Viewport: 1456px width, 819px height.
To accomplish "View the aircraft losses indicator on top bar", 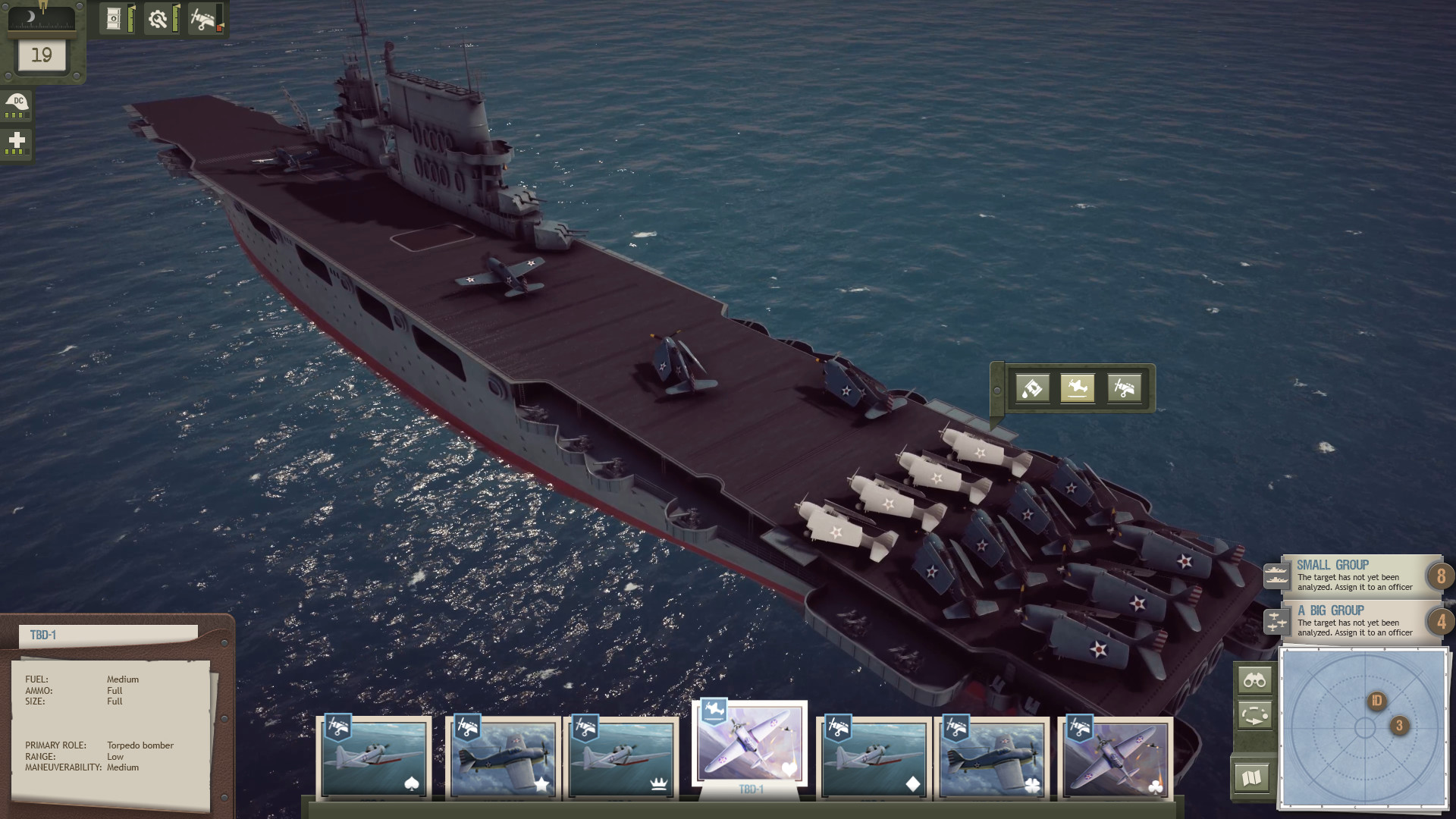I will point(203,17).
